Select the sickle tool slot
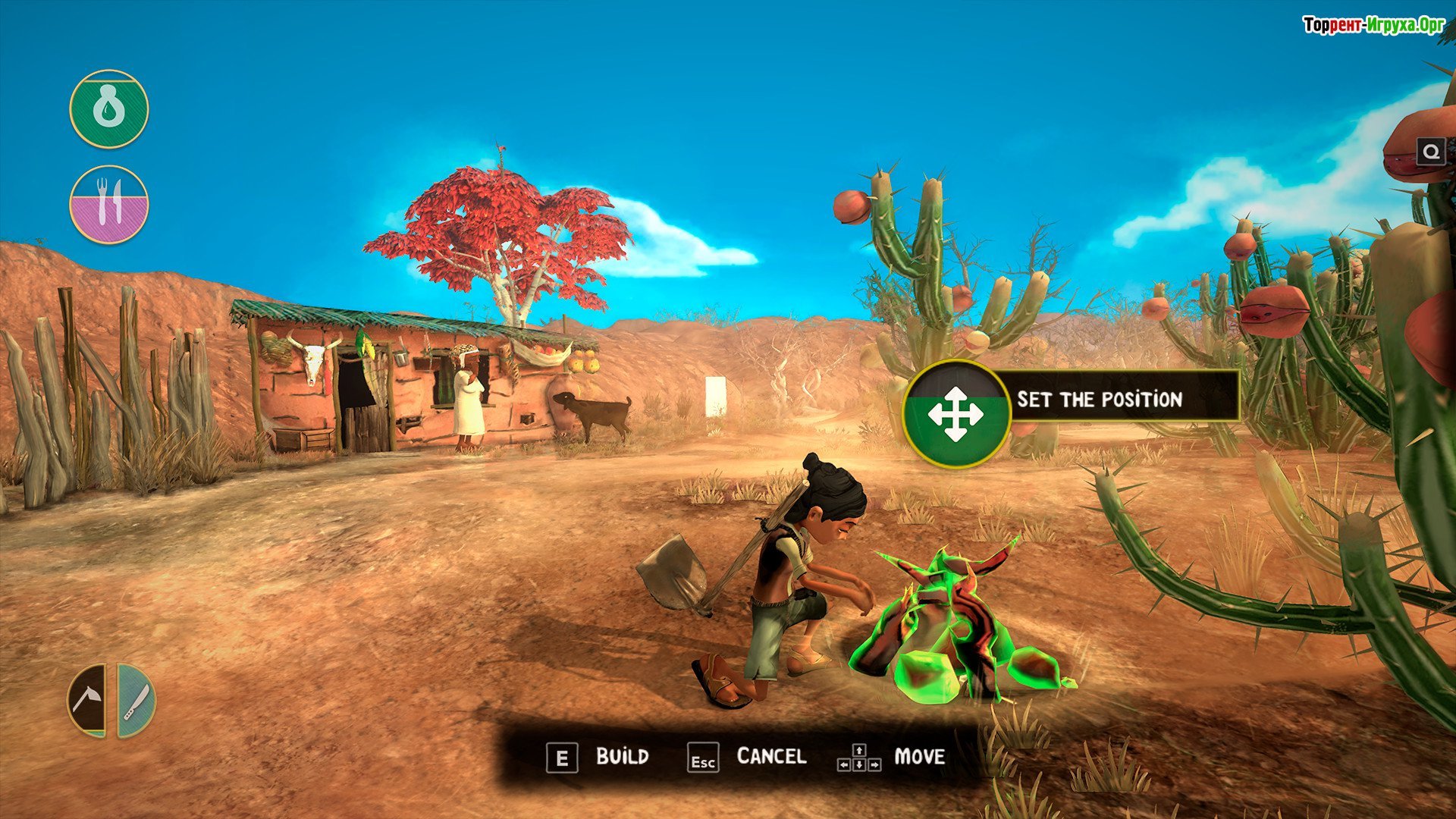The width and height of the screenshot is (1456, 819). point(88,700)
